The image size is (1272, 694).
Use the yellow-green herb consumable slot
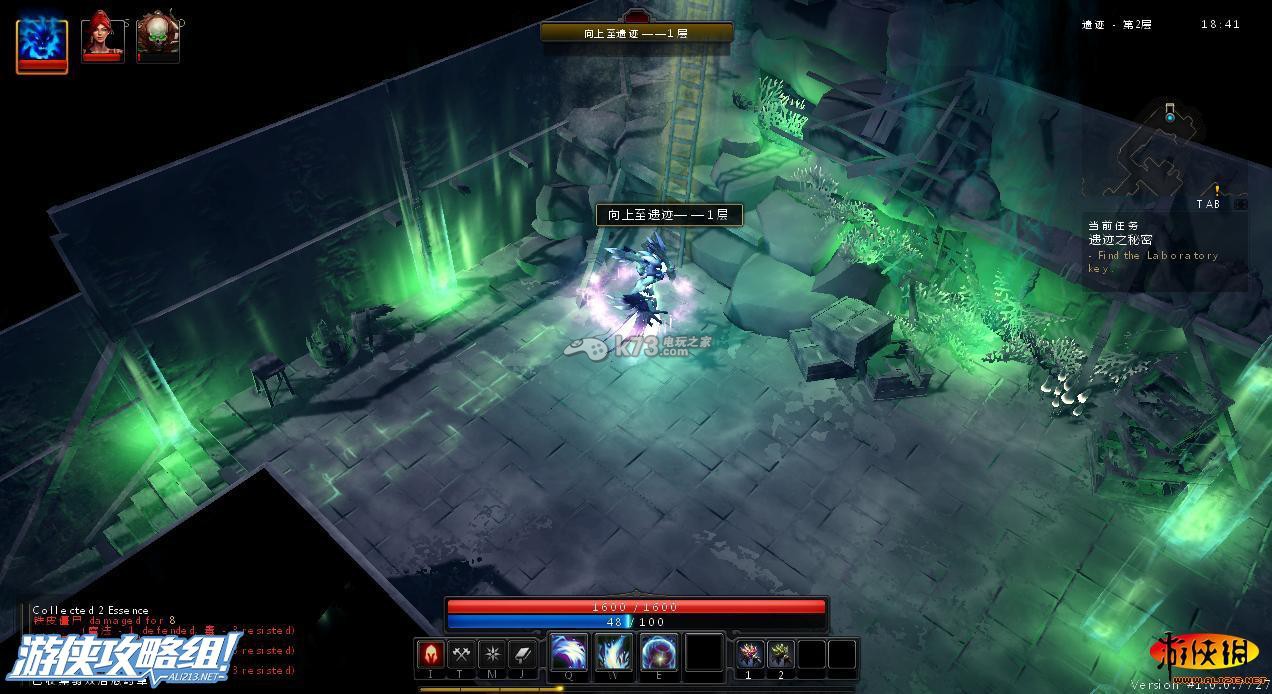point(780,655)
